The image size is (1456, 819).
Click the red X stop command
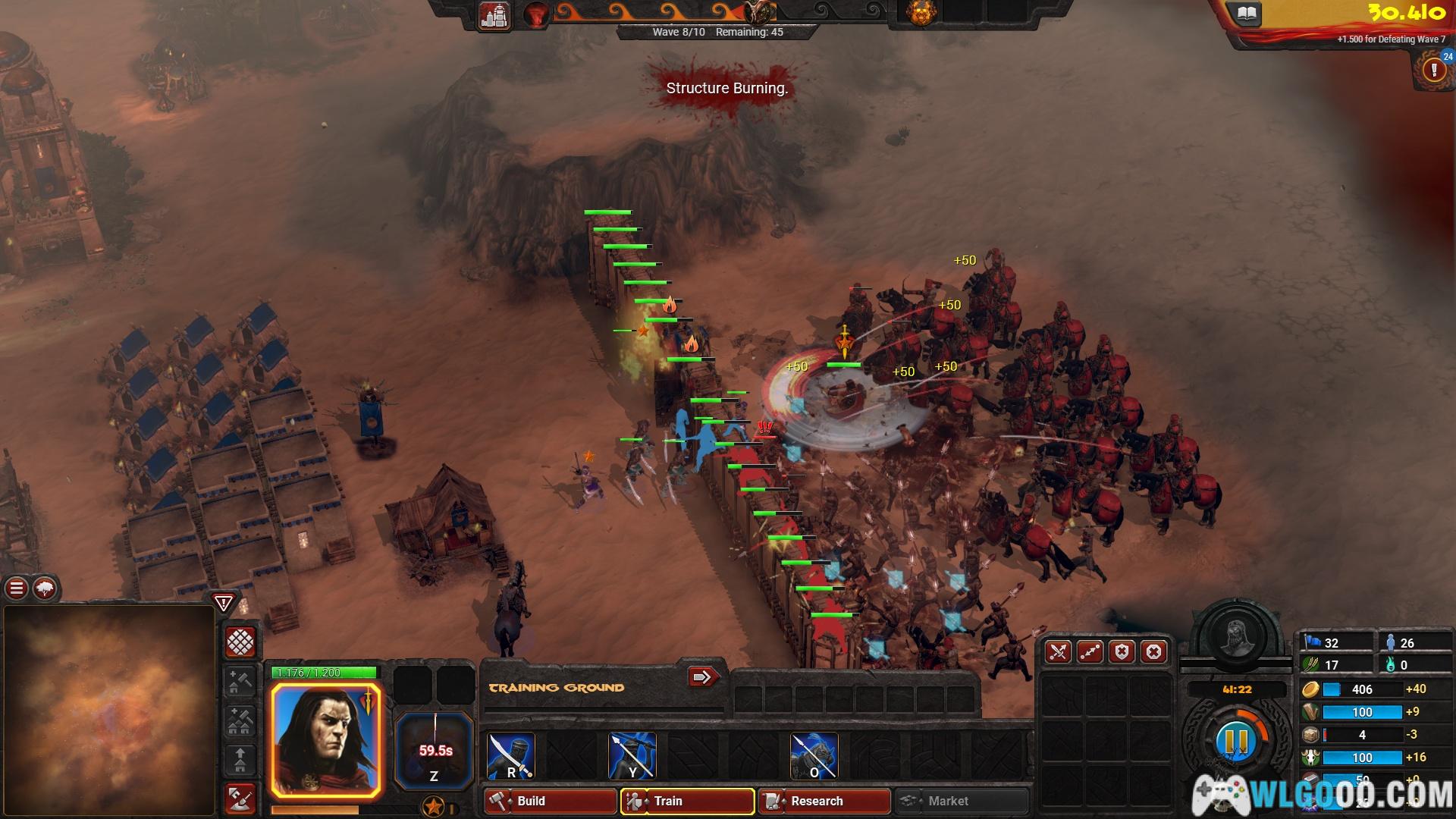(1153, 652)
